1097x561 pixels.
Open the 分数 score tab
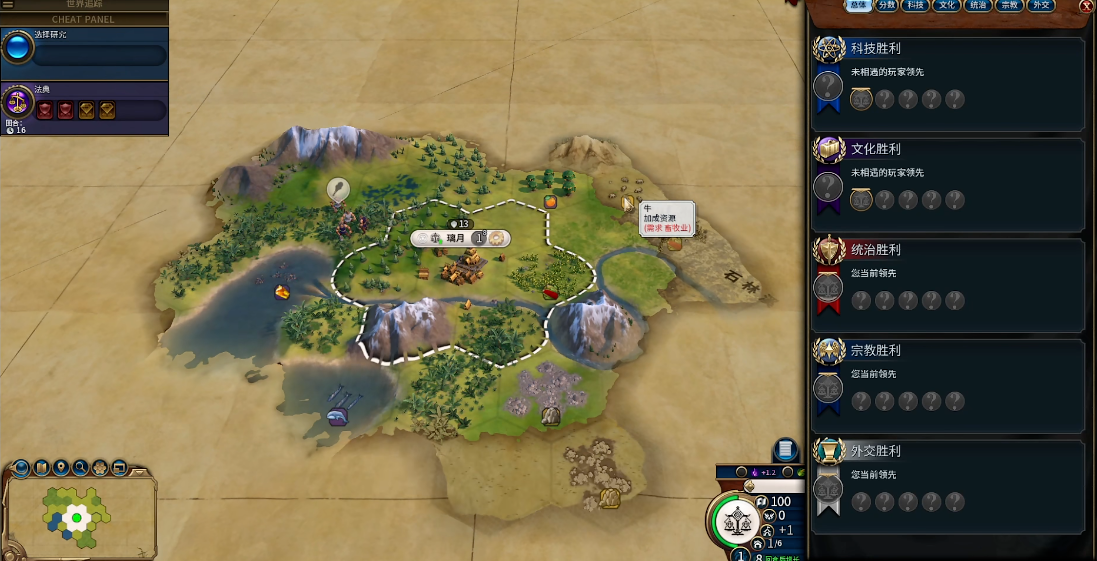tap(886, 6)
